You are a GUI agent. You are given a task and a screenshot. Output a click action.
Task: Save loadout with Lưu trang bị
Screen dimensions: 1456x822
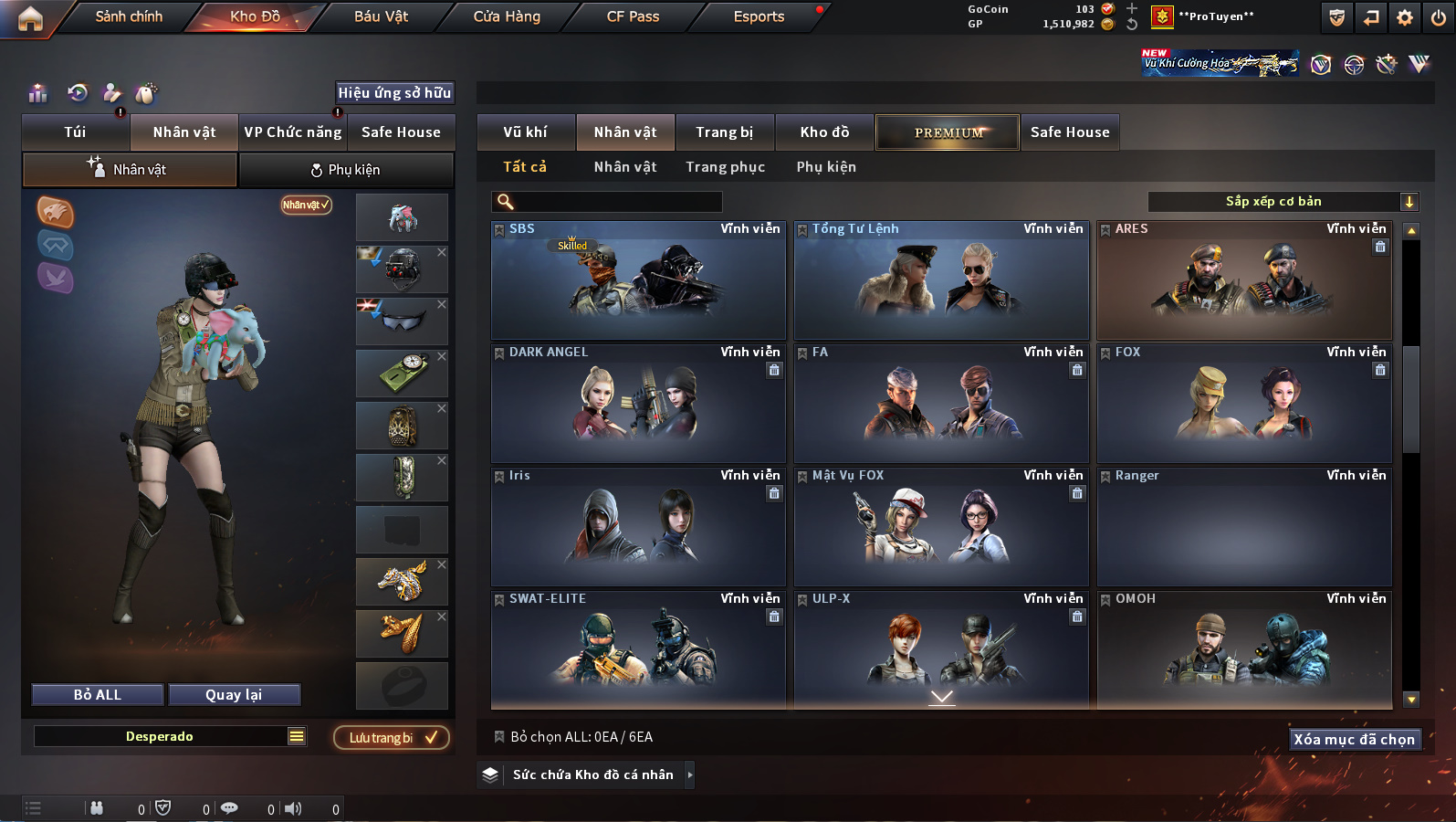point(391,738)
